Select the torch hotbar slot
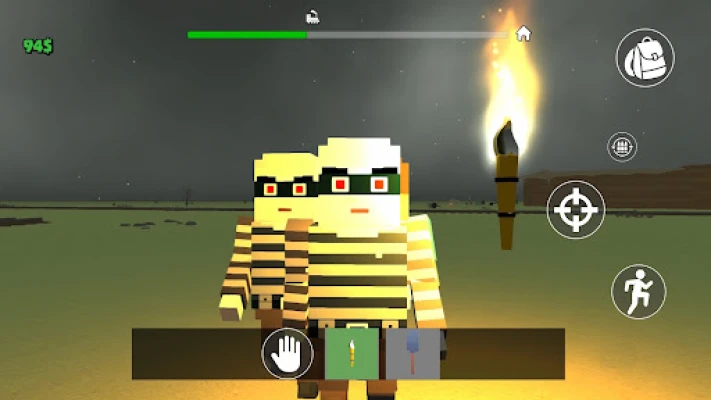Viewport: 711px width, 400px height. click(x=352, y=354)
